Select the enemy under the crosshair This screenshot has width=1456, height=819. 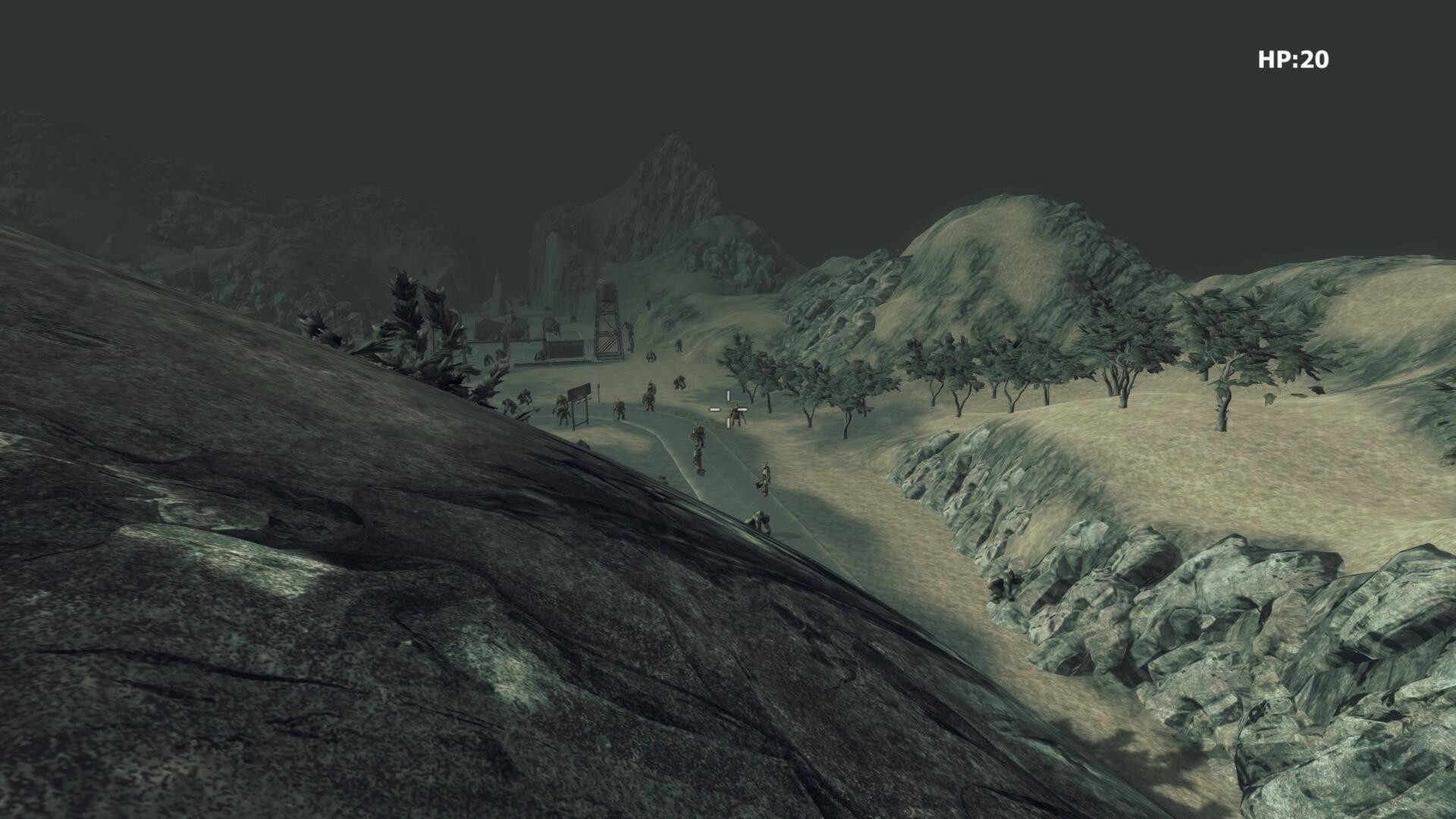(738, 415)
